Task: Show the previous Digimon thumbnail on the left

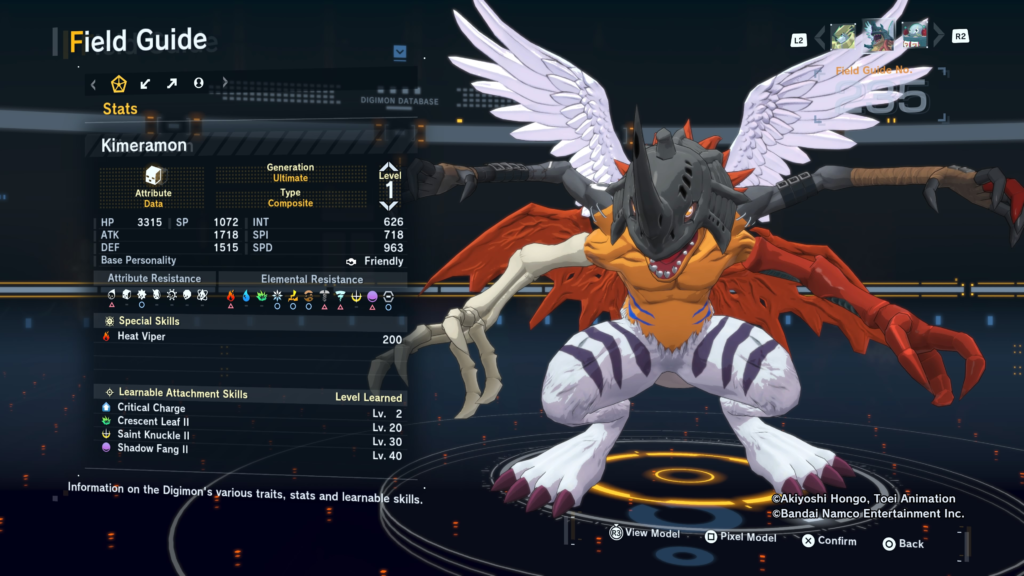Action: click(x=844, y=37)
